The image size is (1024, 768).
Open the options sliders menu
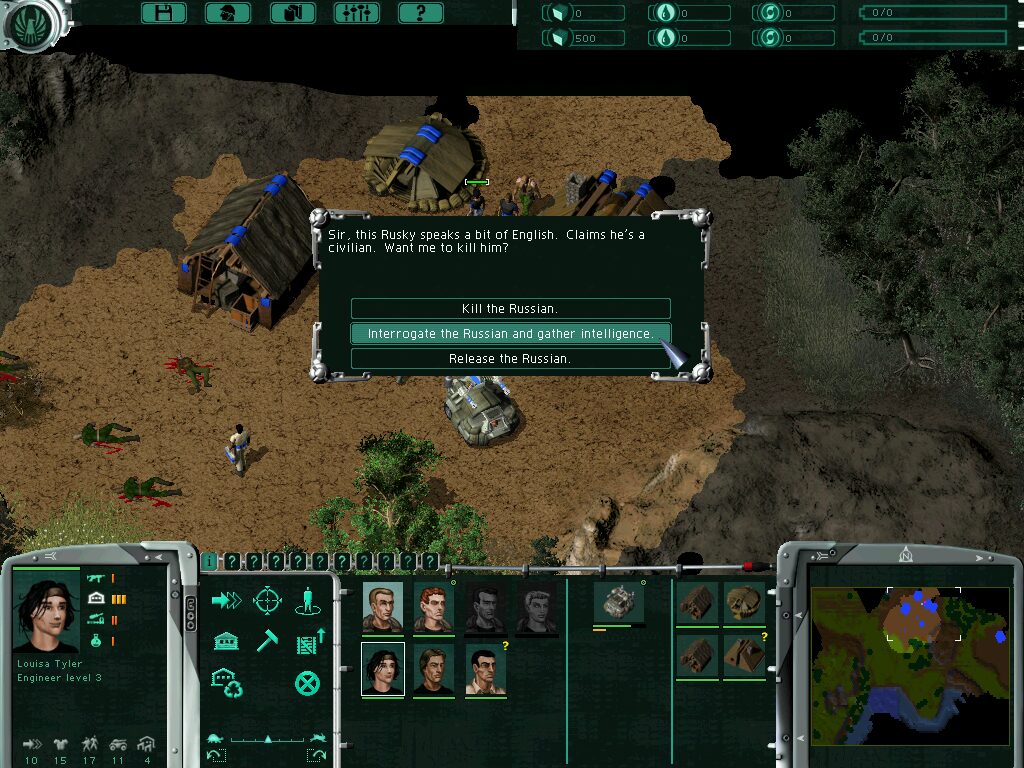(x=356, y=13)
